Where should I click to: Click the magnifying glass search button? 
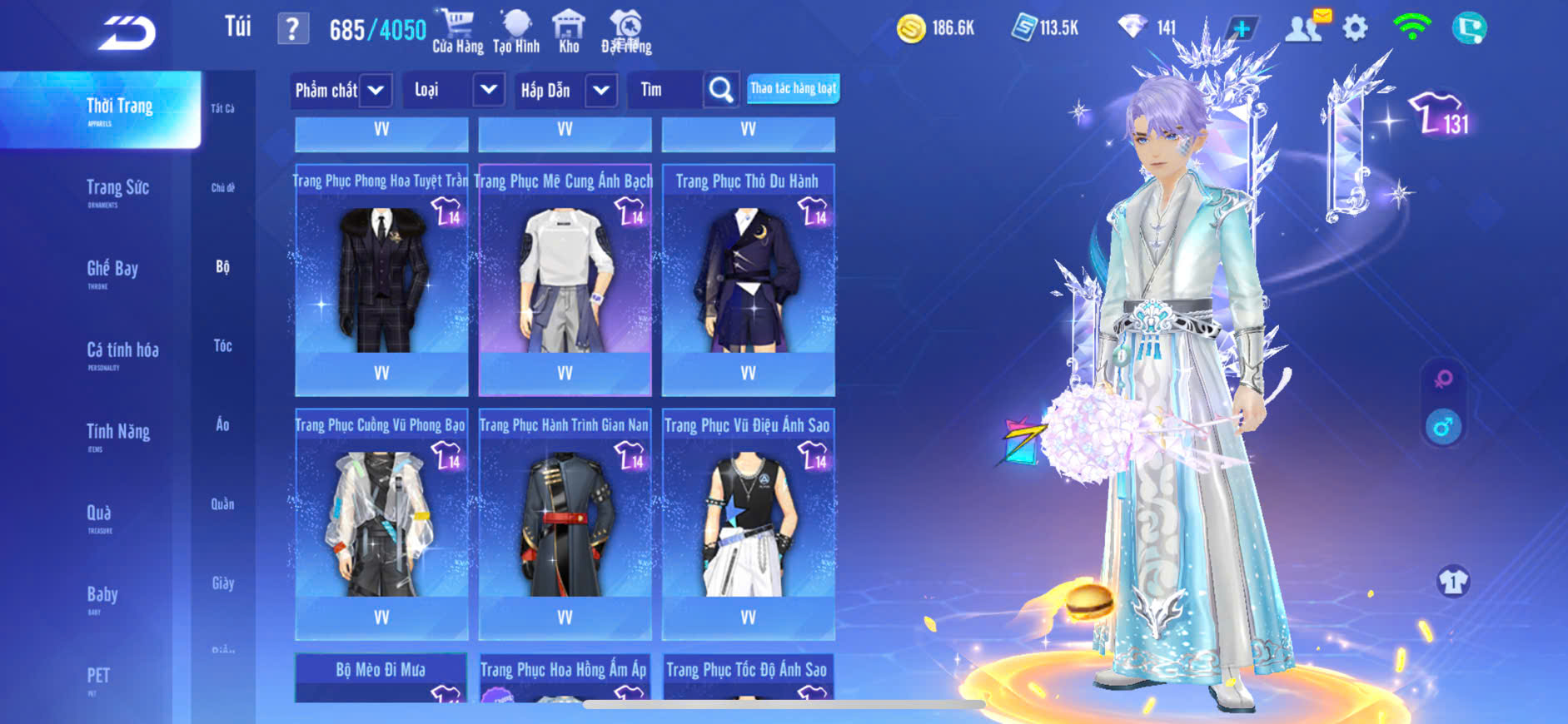point(721,90)
